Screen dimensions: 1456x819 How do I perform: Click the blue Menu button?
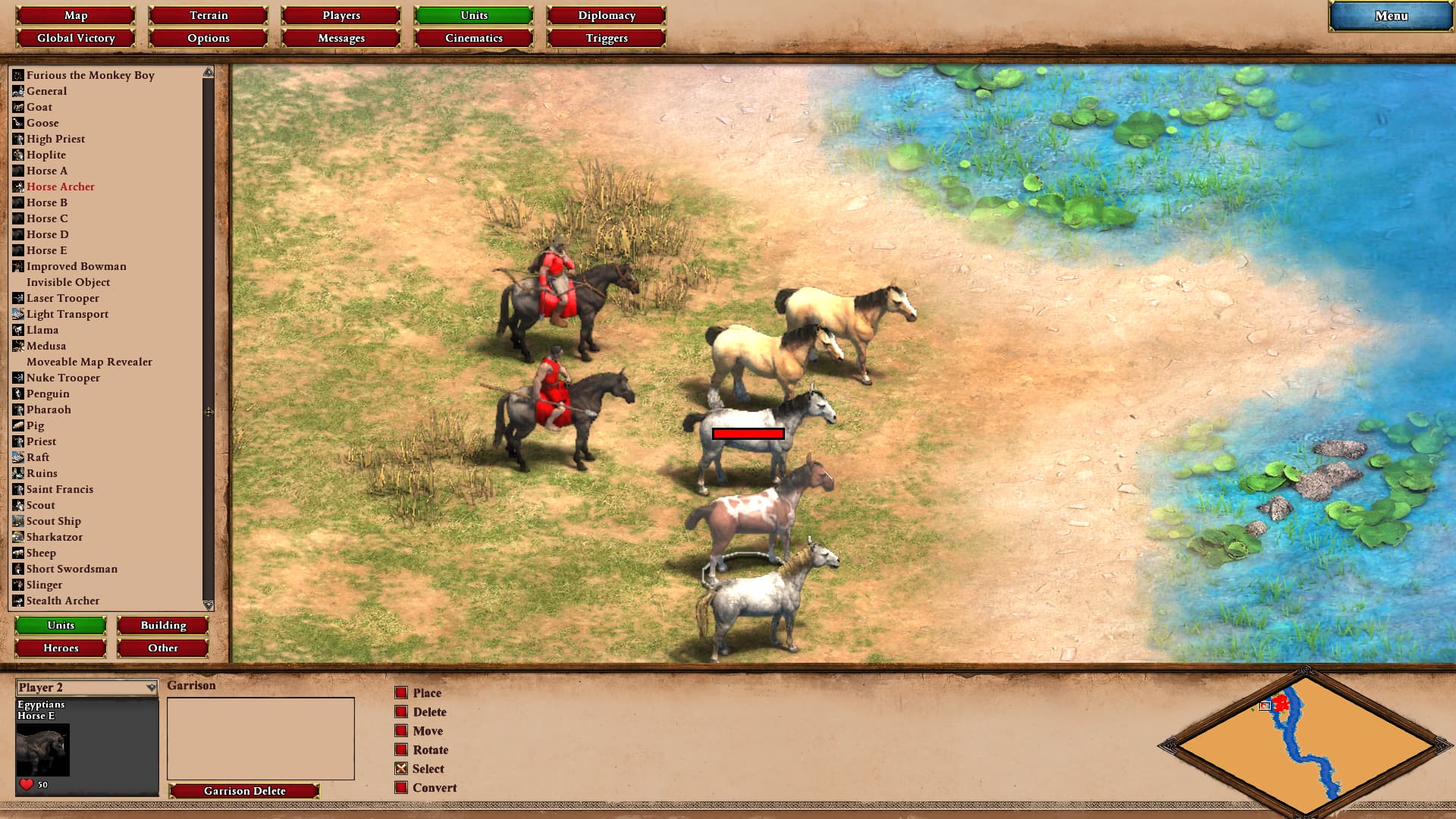click(1391, 16)
